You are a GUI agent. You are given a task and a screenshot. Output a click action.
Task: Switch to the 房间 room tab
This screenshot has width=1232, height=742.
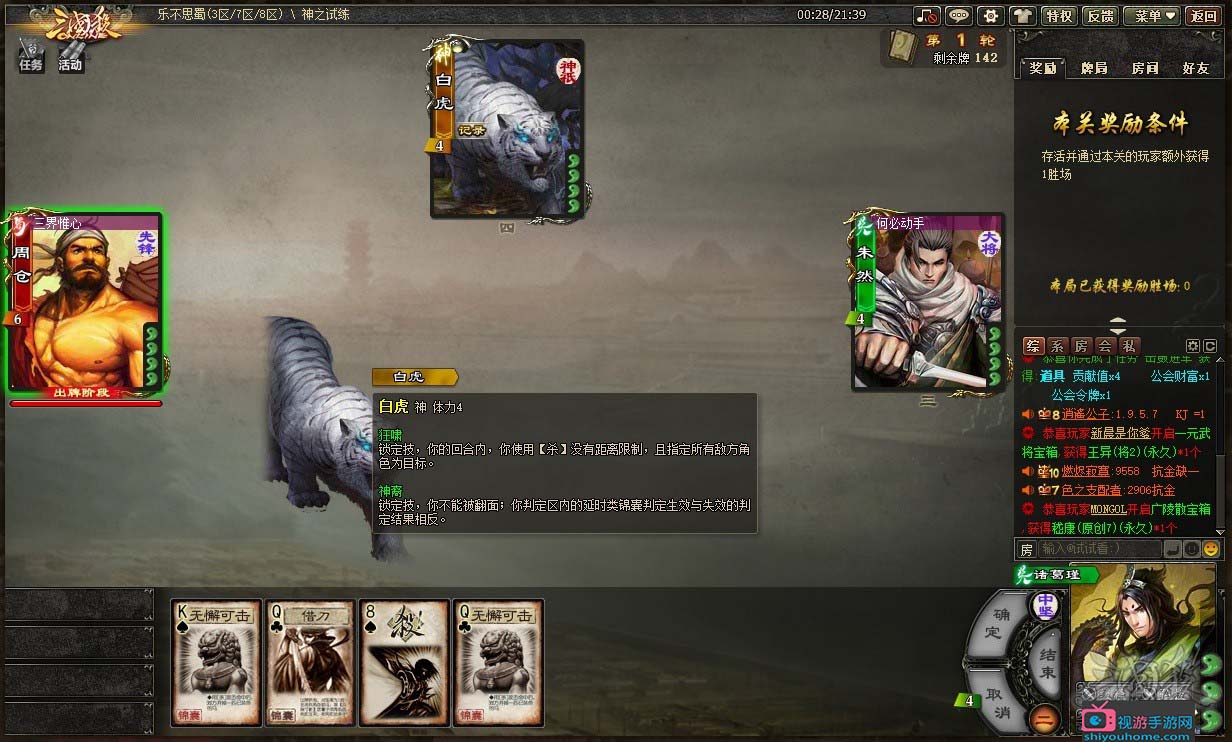click(x=1145, y=68)
